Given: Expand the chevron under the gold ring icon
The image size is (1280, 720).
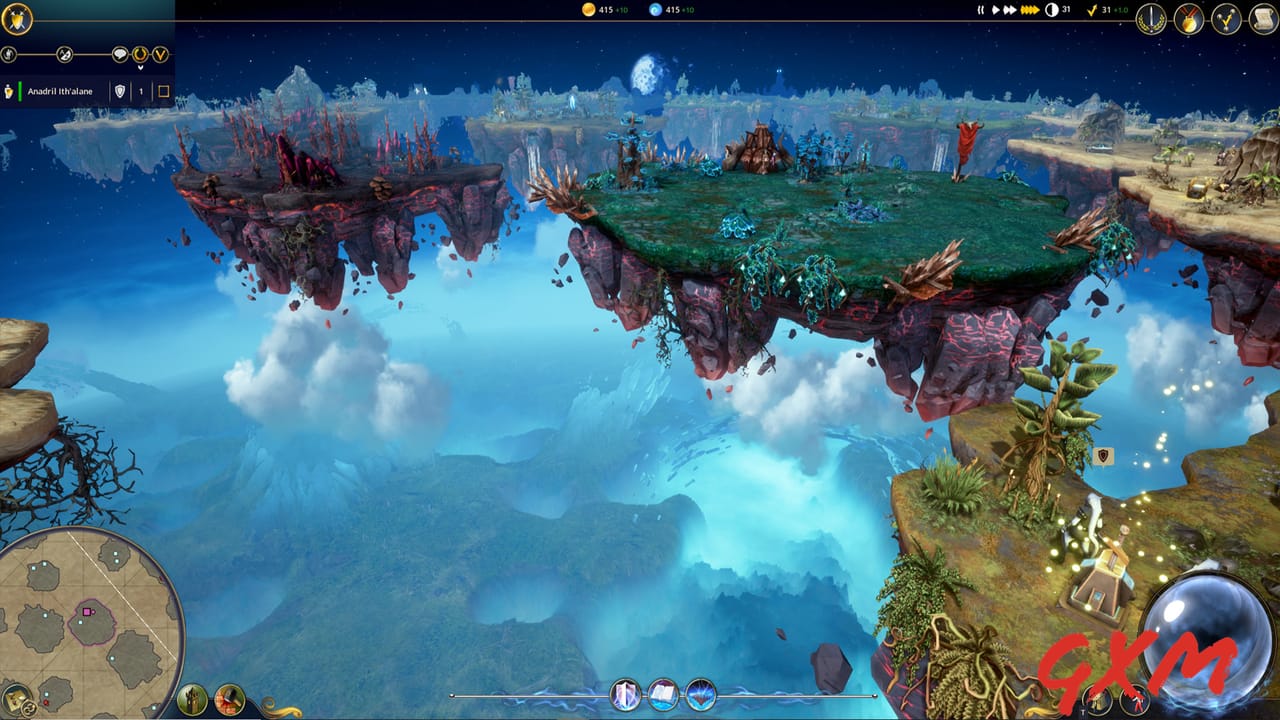Looking at the screenshot, I should point(141,67).
